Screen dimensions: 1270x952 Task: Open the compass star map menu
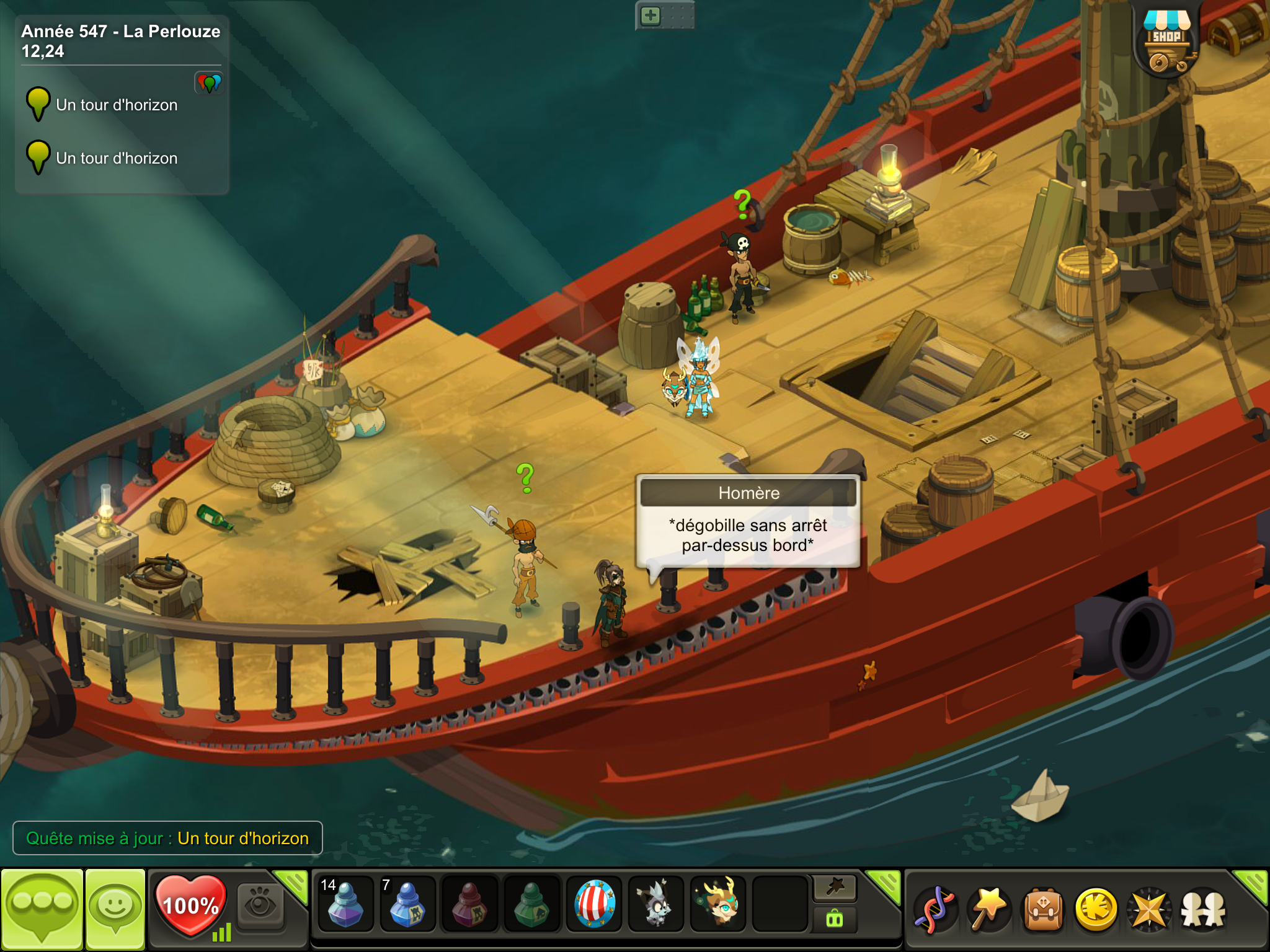[x=1149, y=910]
